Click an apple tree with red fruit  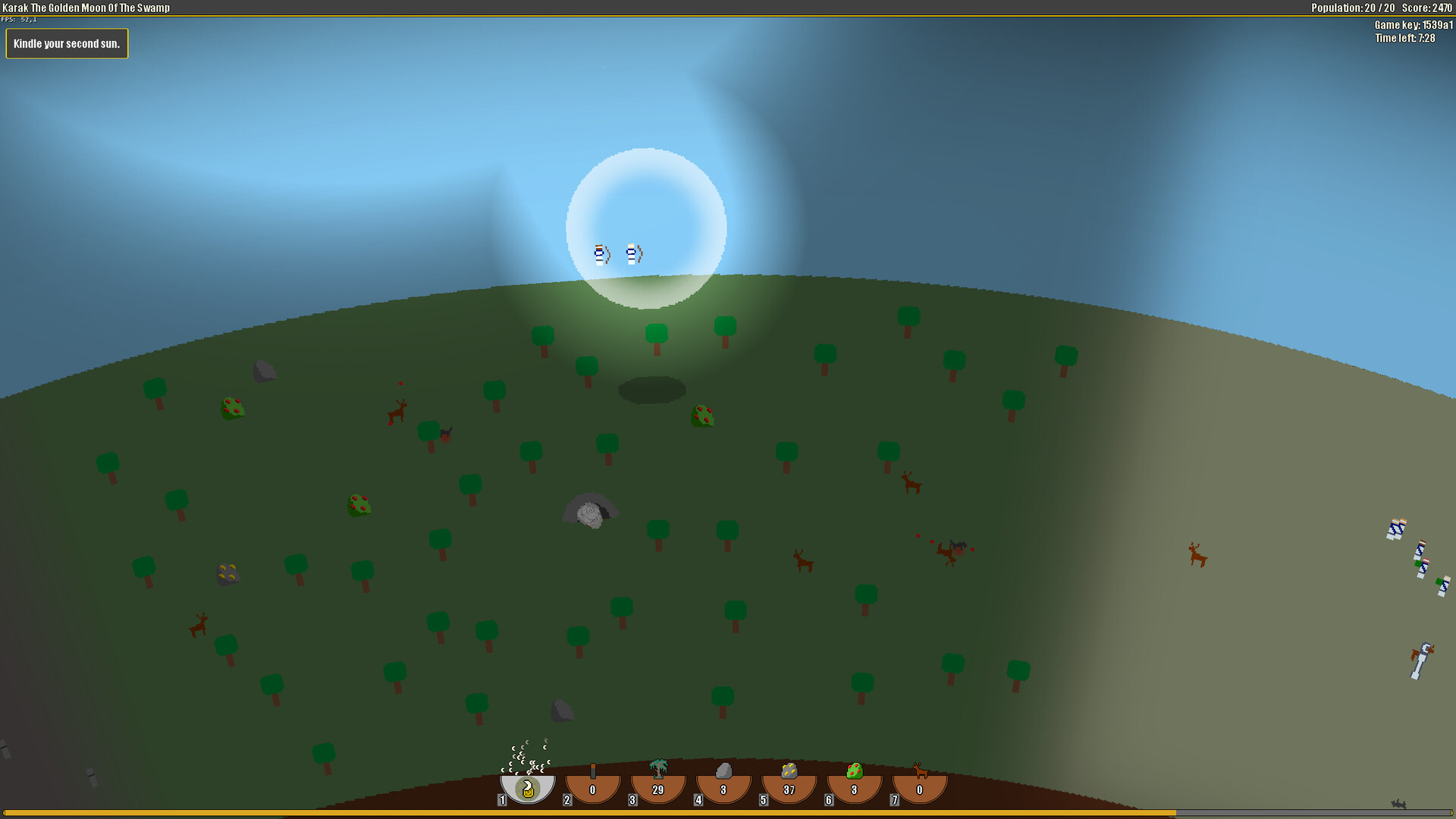[x=233, y=409]
